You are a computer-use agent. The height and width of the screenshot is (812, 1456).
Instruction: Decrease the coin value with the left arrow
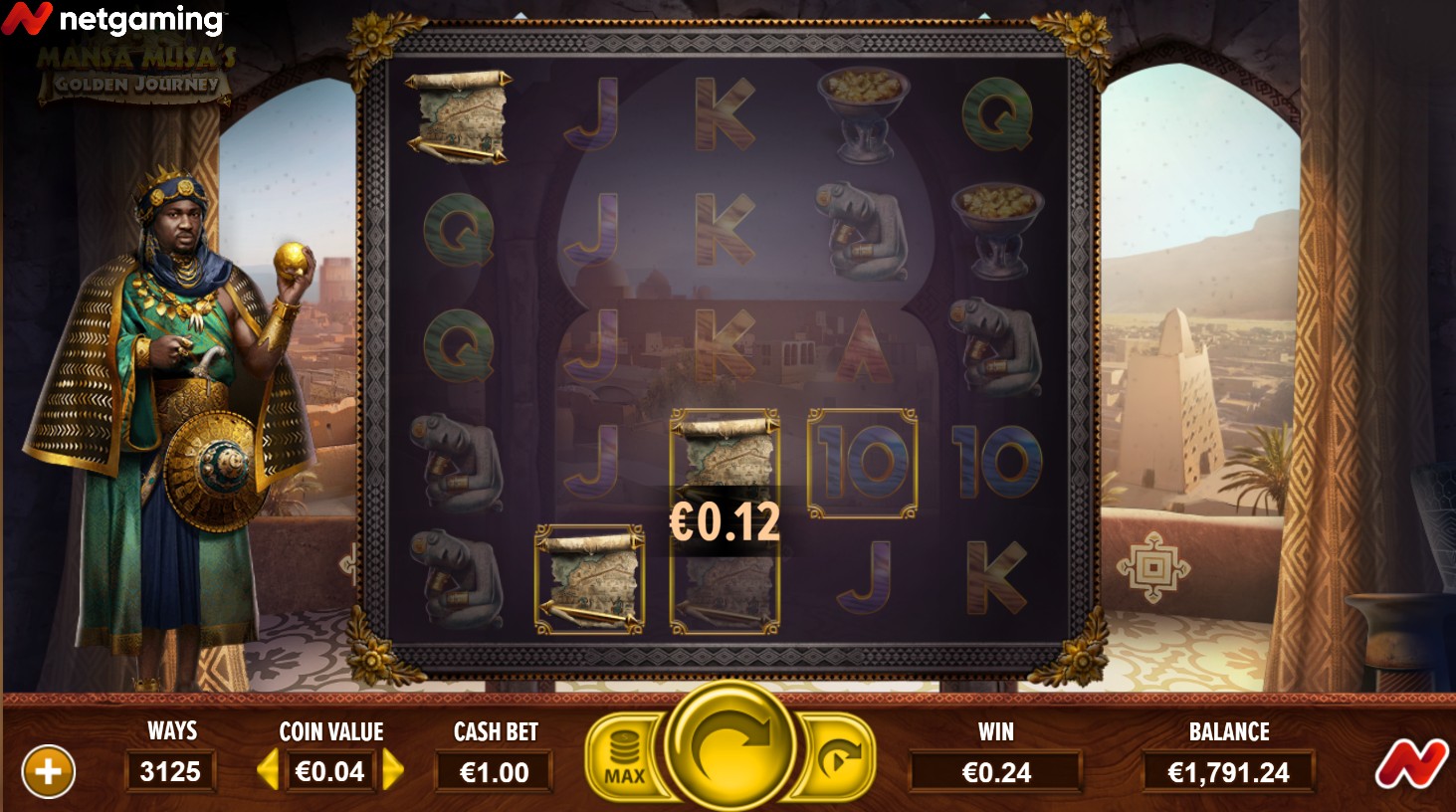tap(267, 770)
